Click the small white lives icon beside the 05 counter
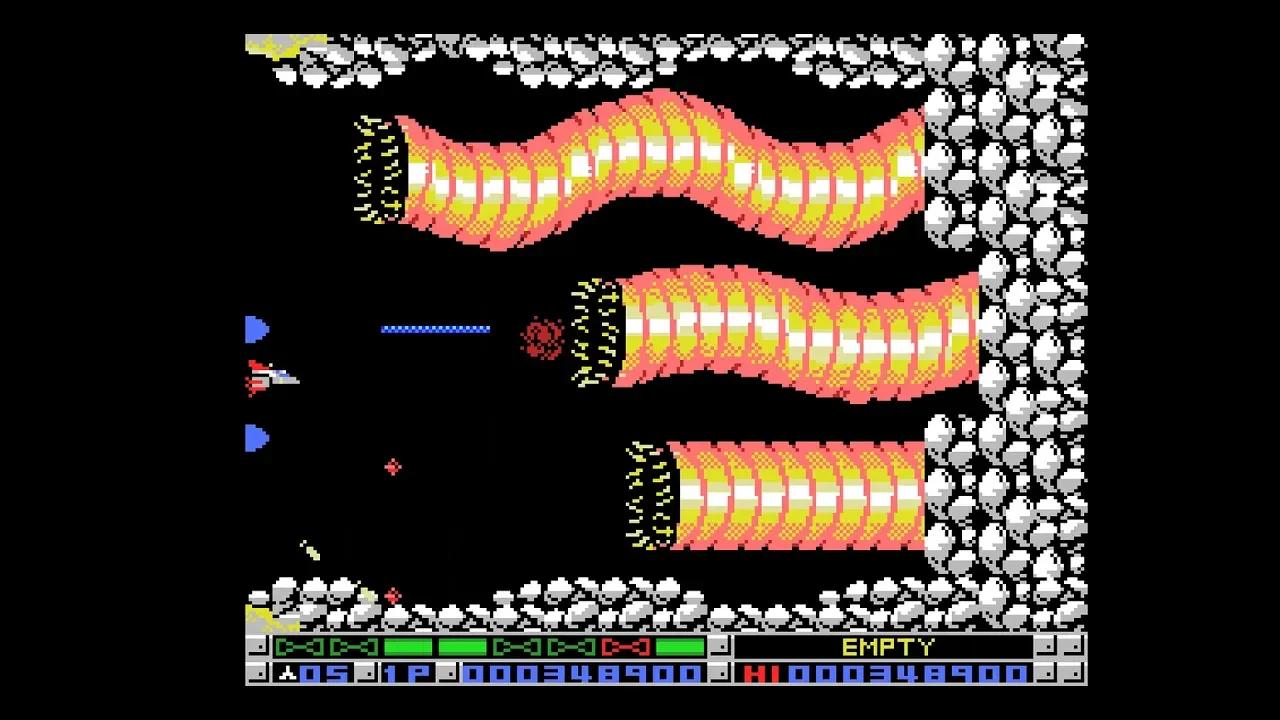The height and width of the screenshot is (720, 1280). click(x=286, y=673)
